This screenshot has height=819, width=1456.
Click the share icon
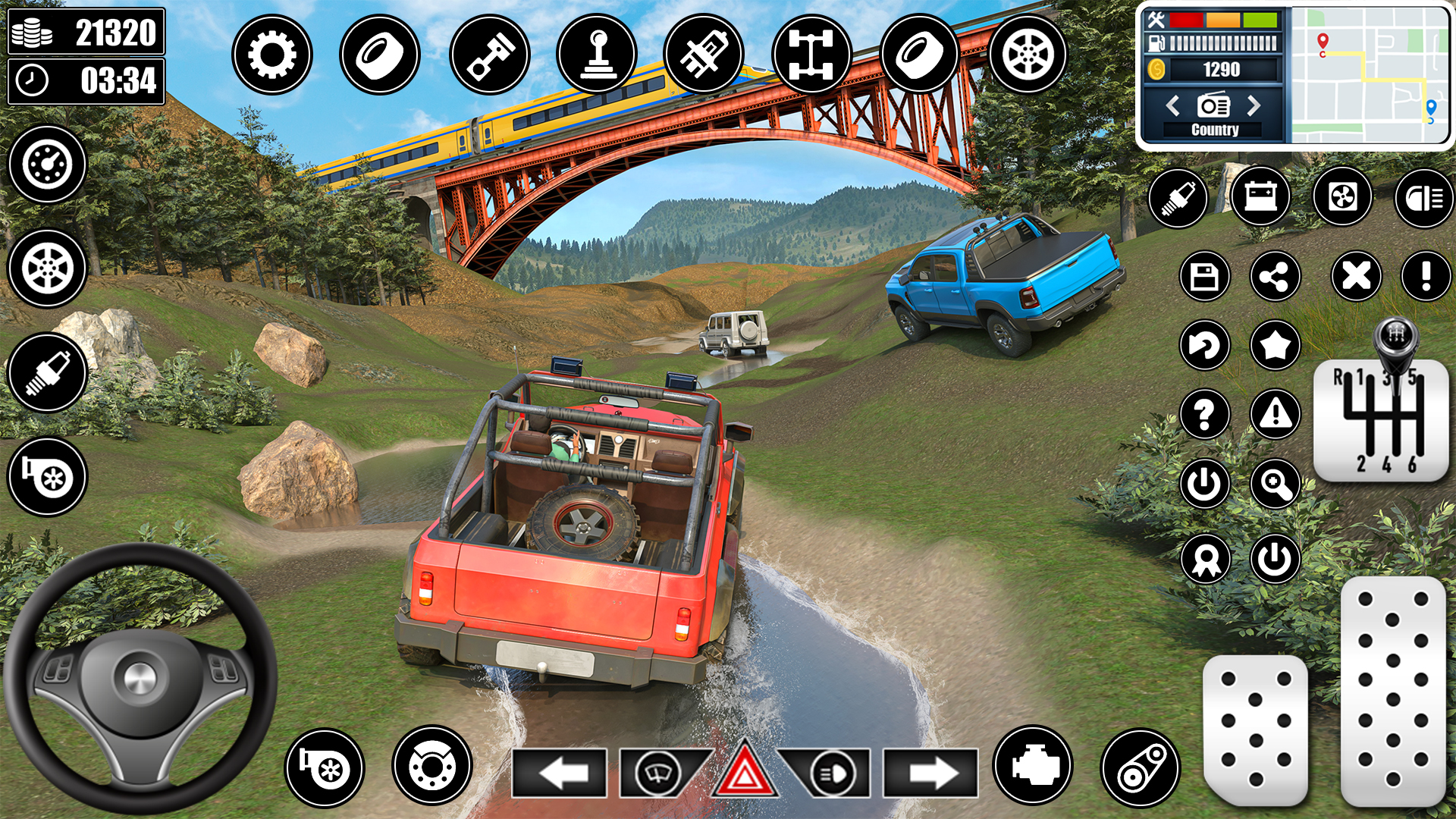(x=1275, y=276)
